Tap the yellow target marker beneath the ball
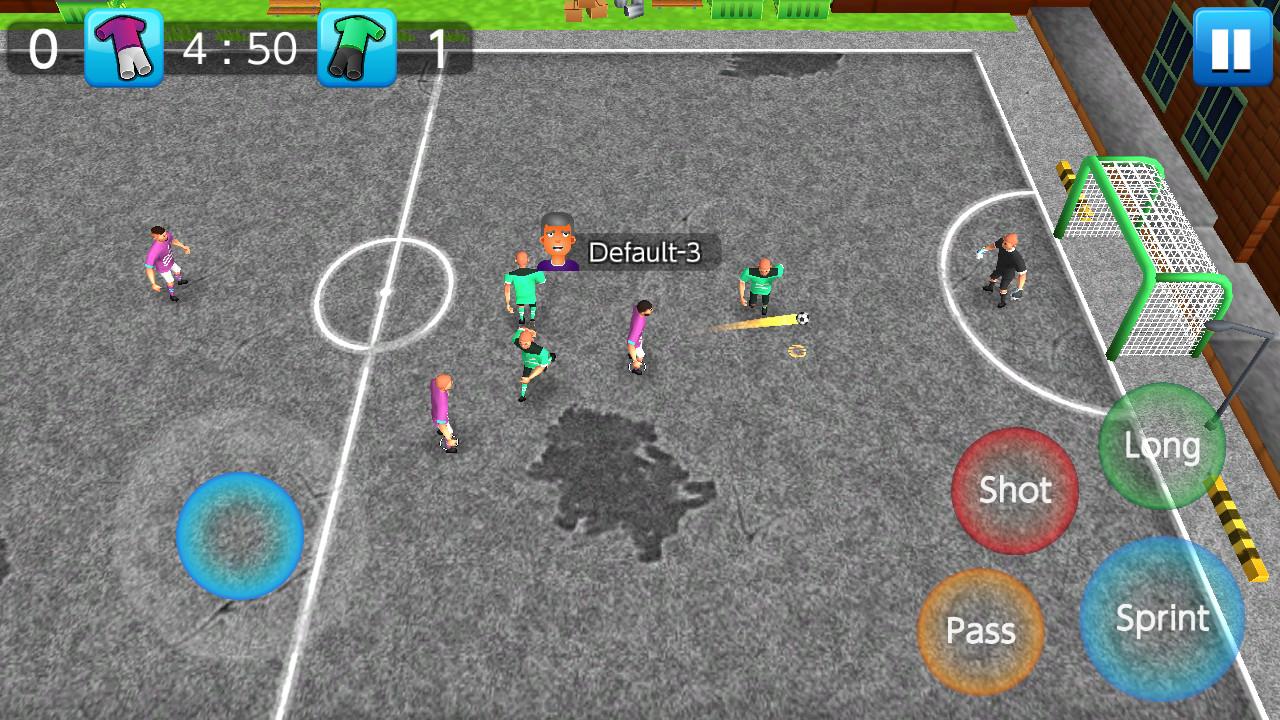The height and width of the screenshot is (720, 1280). click(x=795, y=350)
